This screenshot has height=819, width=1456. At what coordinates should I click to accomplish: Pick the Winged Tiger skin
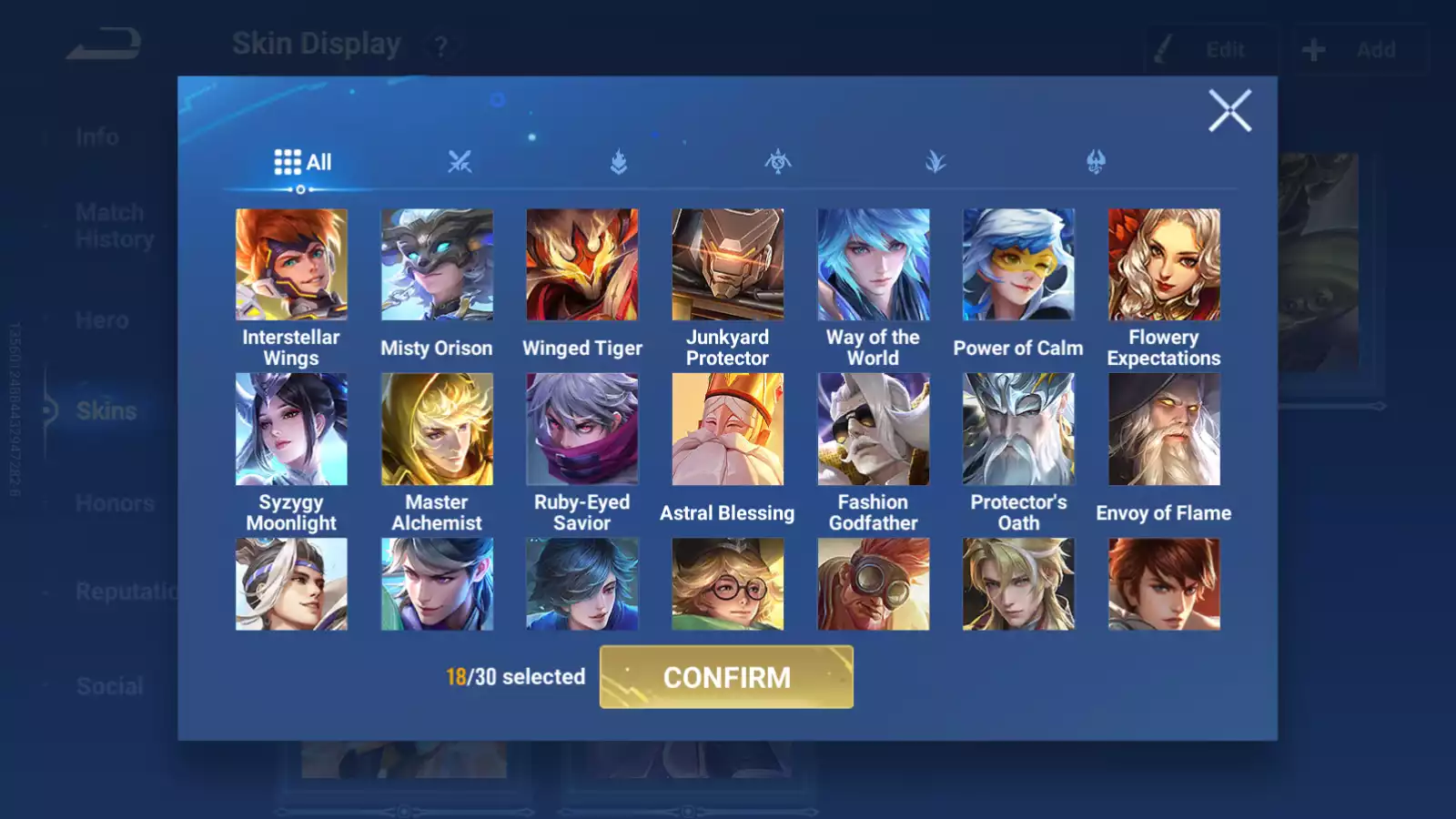[x=582, y=265]
